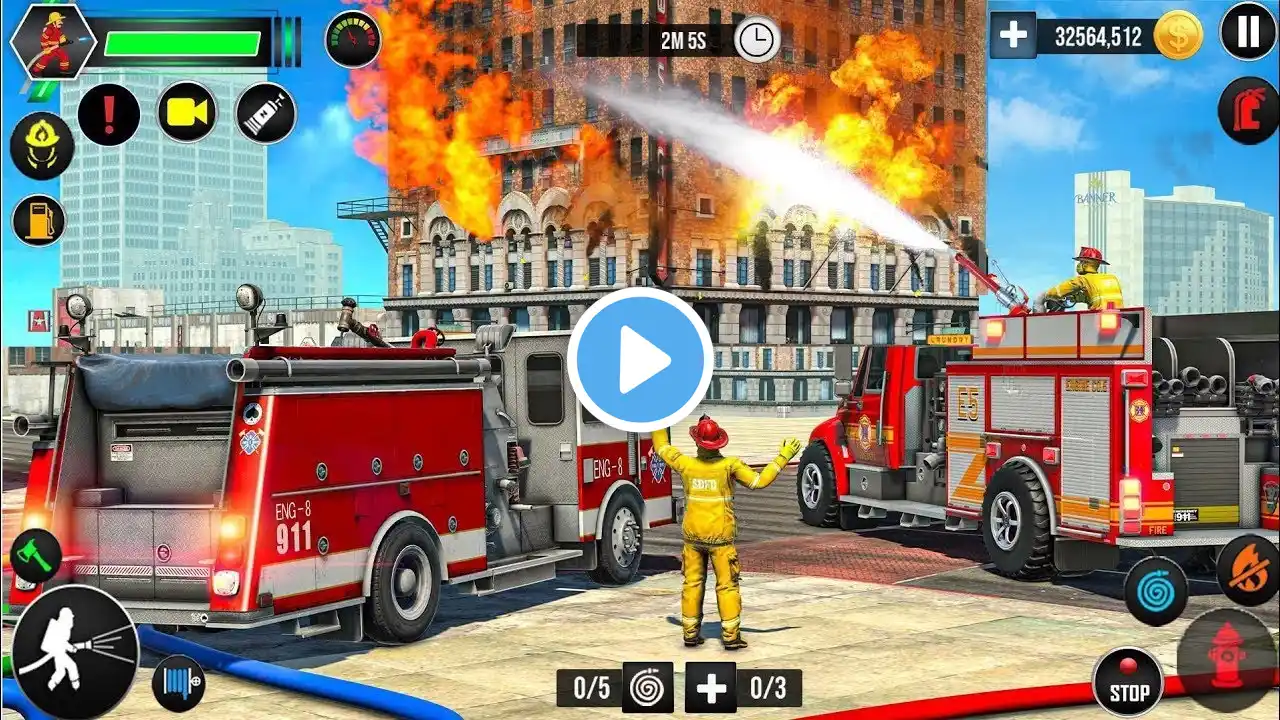Select the fuel pump icon
The width and height of the screenshot is (1280, 720).
(x=39, y=220)
